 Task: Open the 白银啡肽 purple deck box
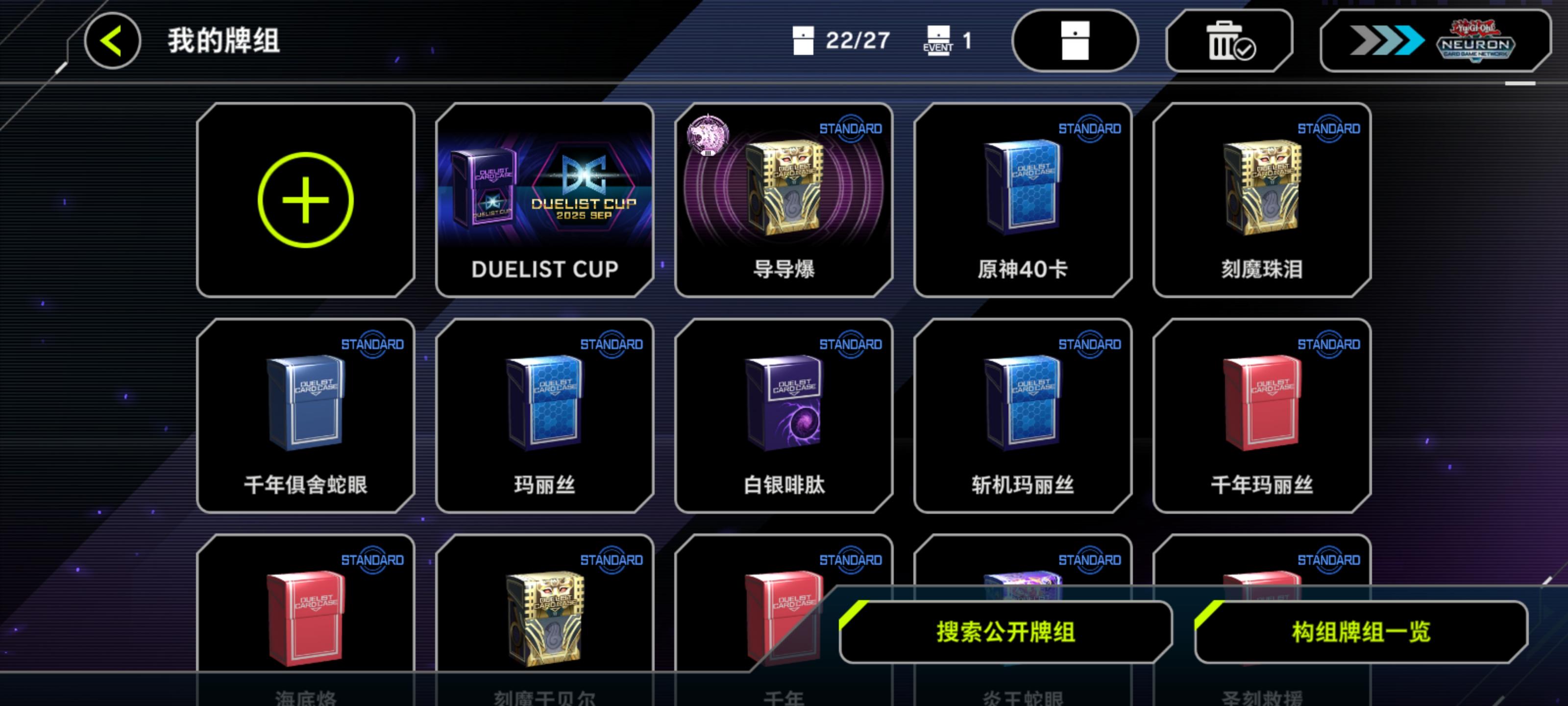coord(784,417)
